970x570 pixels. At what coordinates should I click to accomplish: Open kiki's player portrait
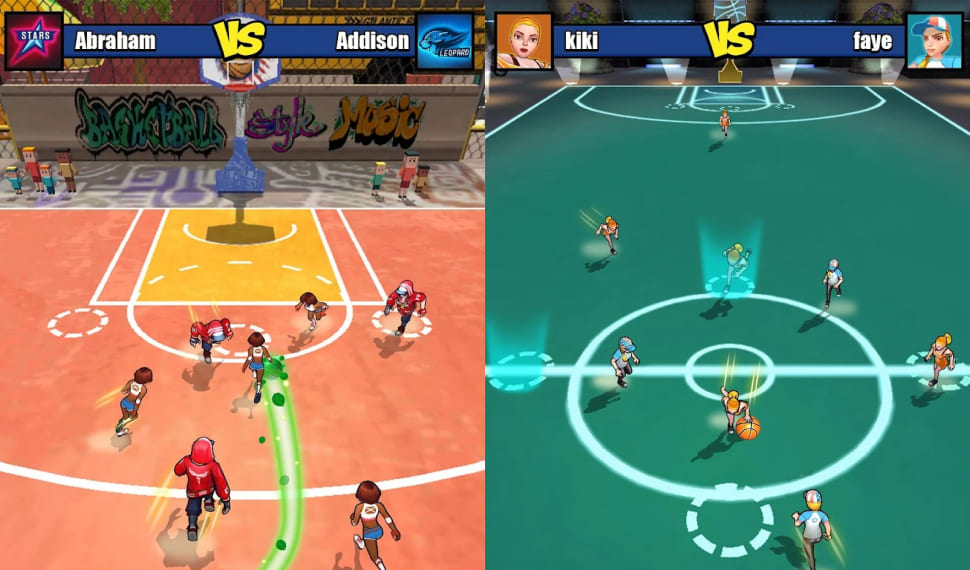(x=523, y=41)
